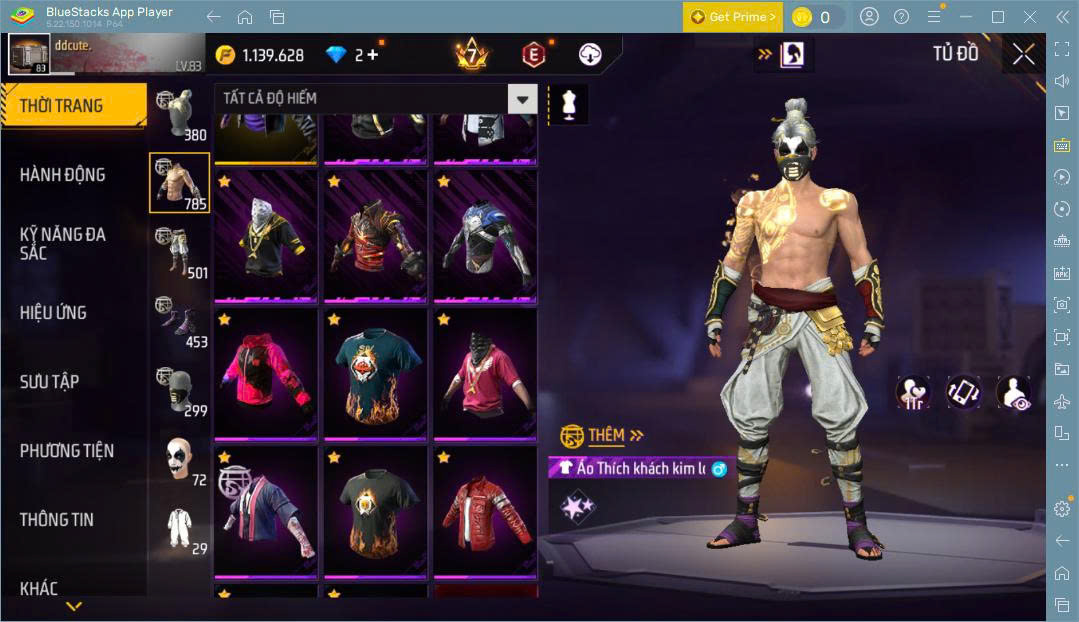The width and height of the screenshot is (1079, 622).
Task: Choose the teal flame graphic t-shirt
Action: tap(376, 374)
